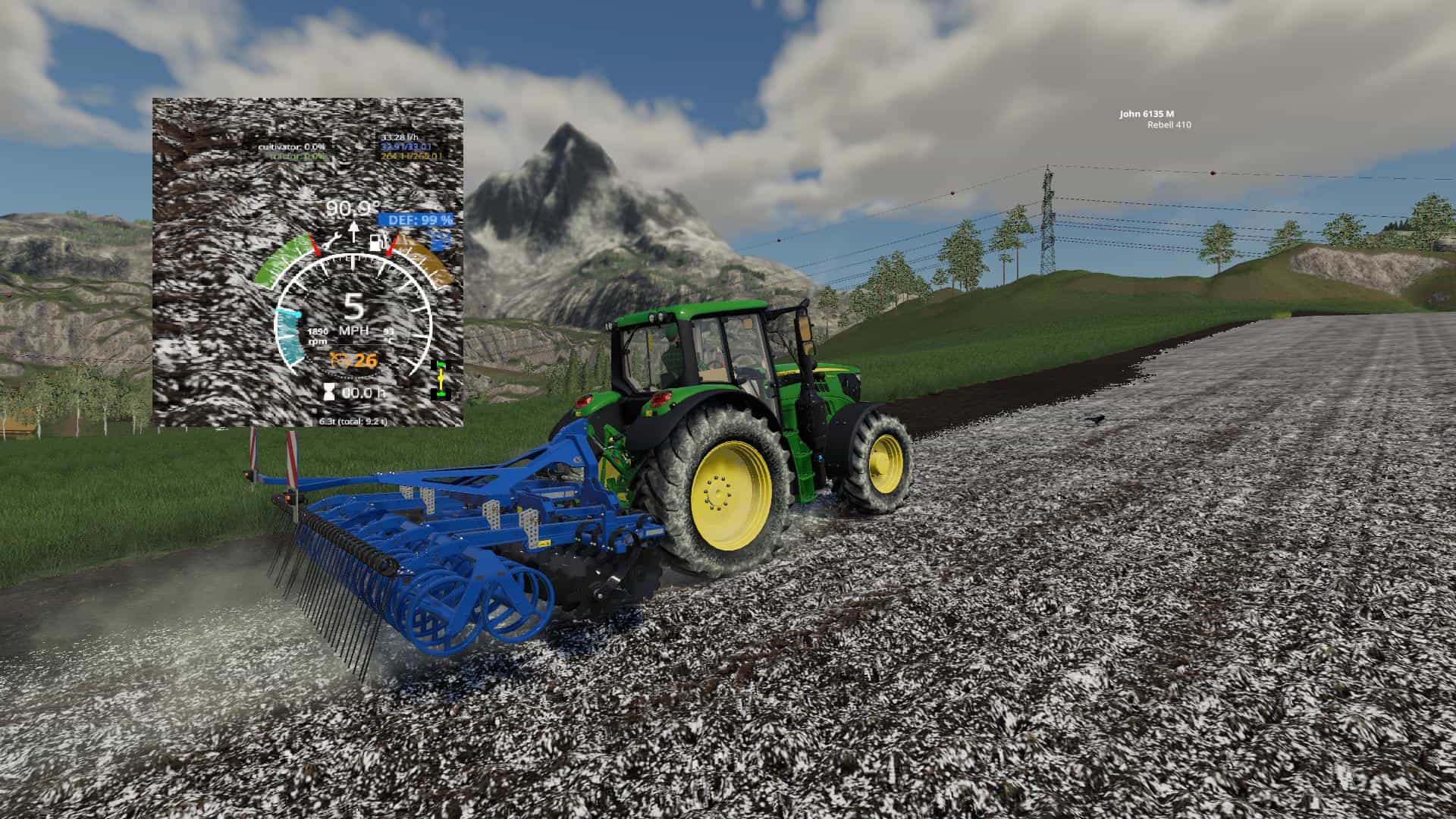Screen dimensions: 1456x819
Task: Select the fuel pump icon near the speedometer
Action: click(376, 242)
